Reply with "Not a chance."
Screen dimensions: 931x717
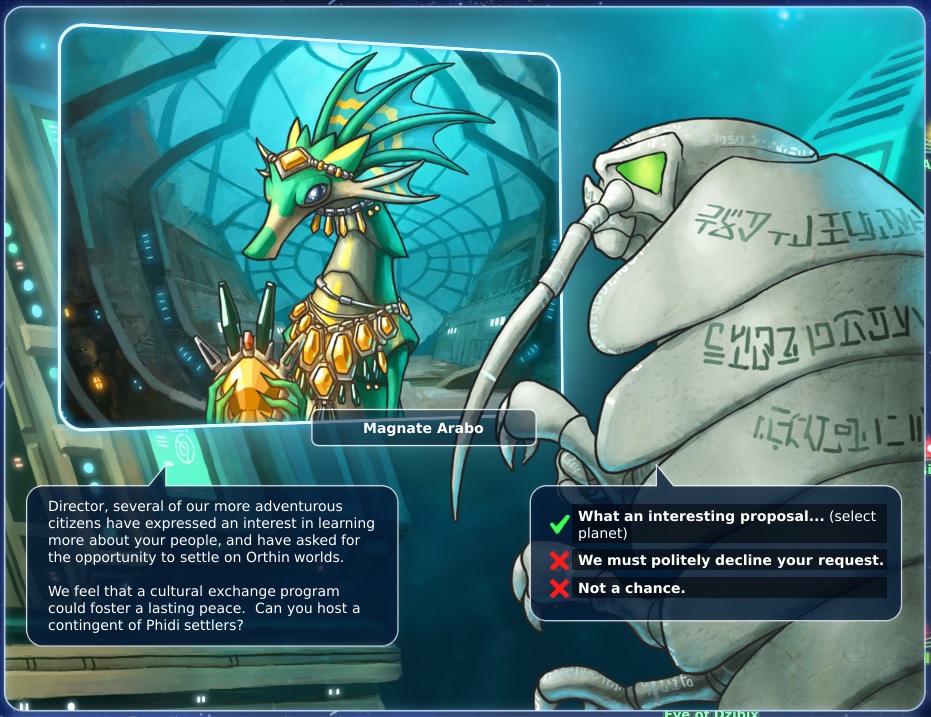click(631, 588)
